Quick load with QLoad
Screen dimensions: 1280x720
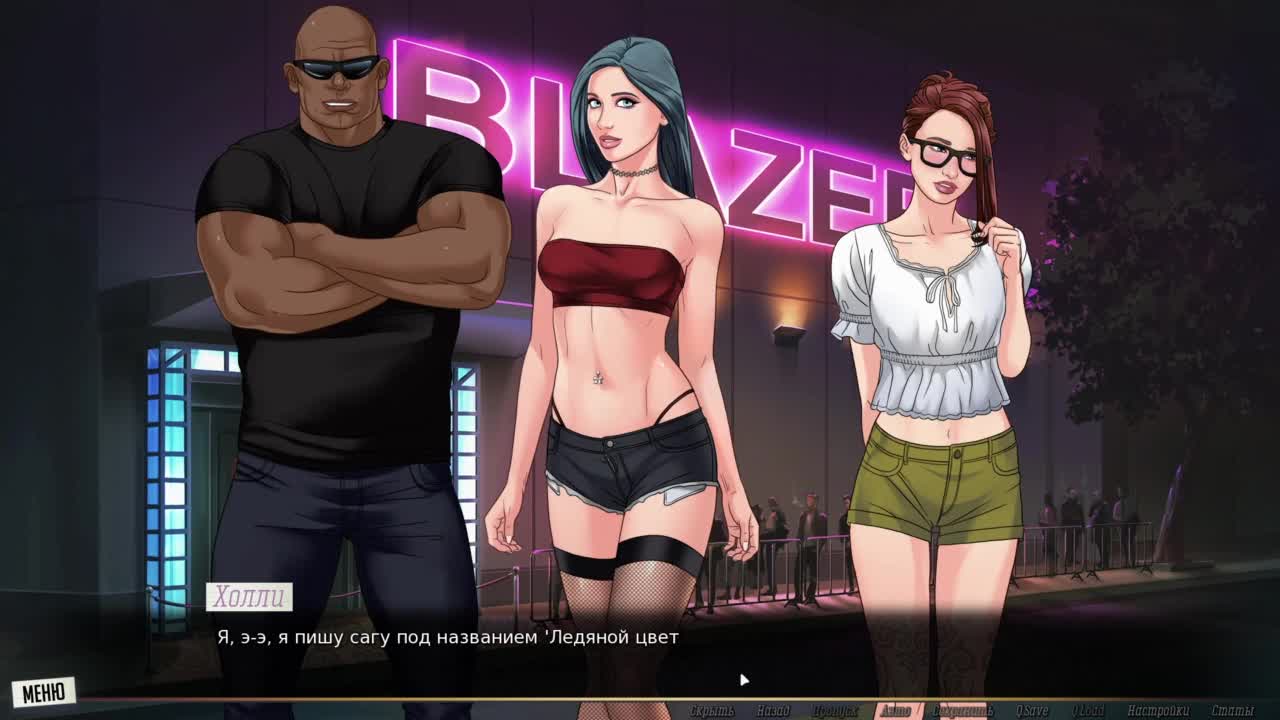point(1088,711)
